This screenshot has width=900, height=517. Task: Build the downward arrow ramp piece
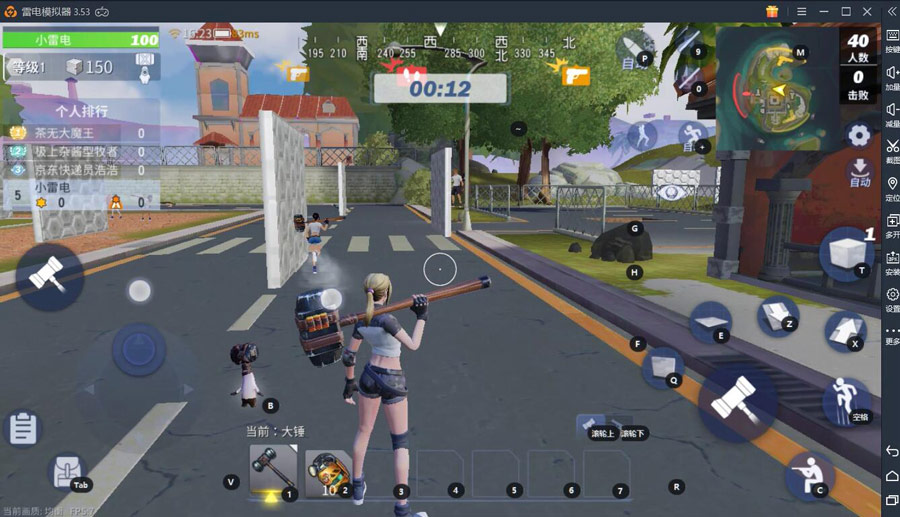[x=775, y=314]
